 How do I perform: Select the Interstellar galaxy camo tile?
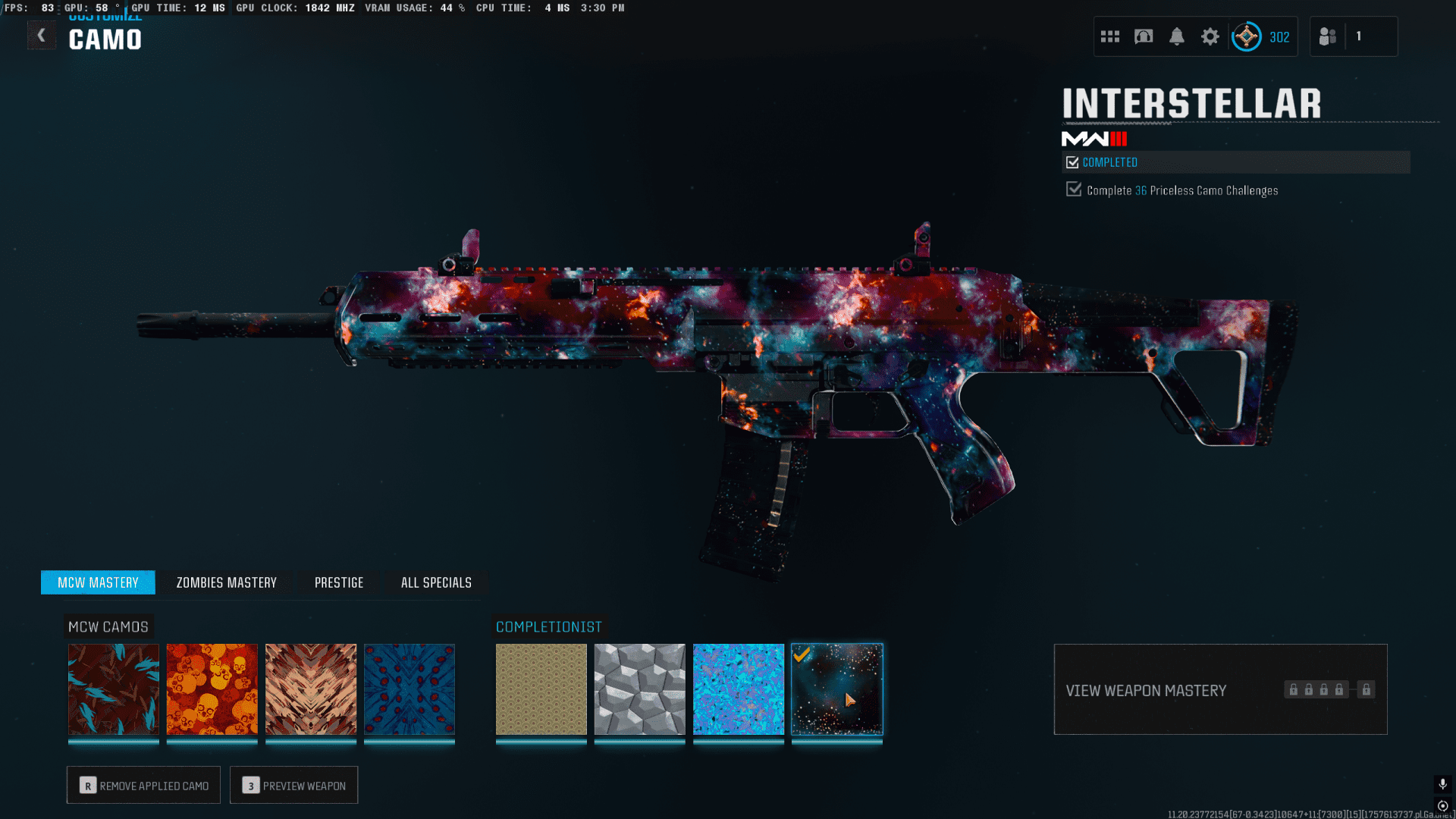point(837,689)
